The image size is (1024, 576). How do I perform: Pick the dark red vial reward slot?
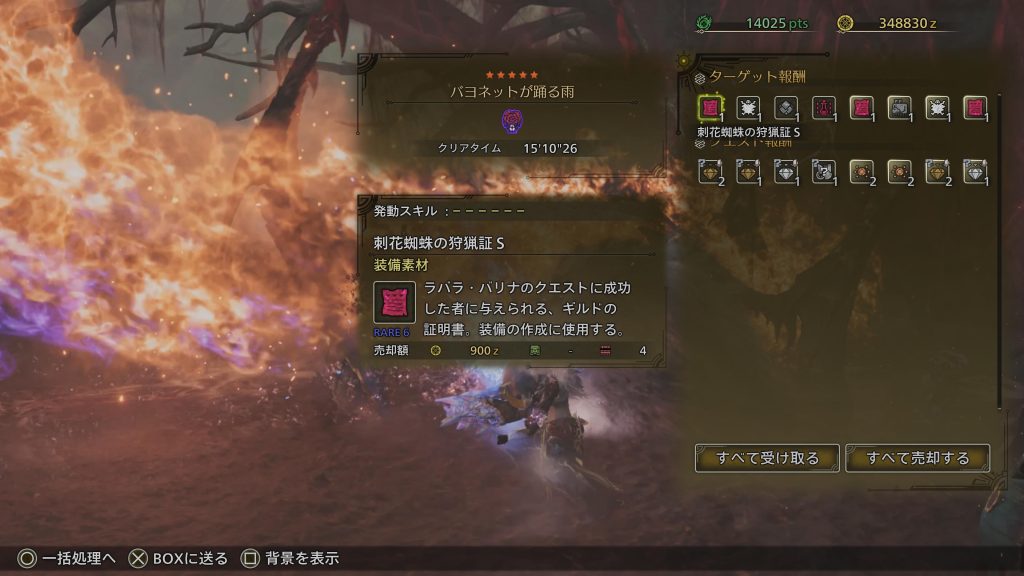[x=825, y=108]
